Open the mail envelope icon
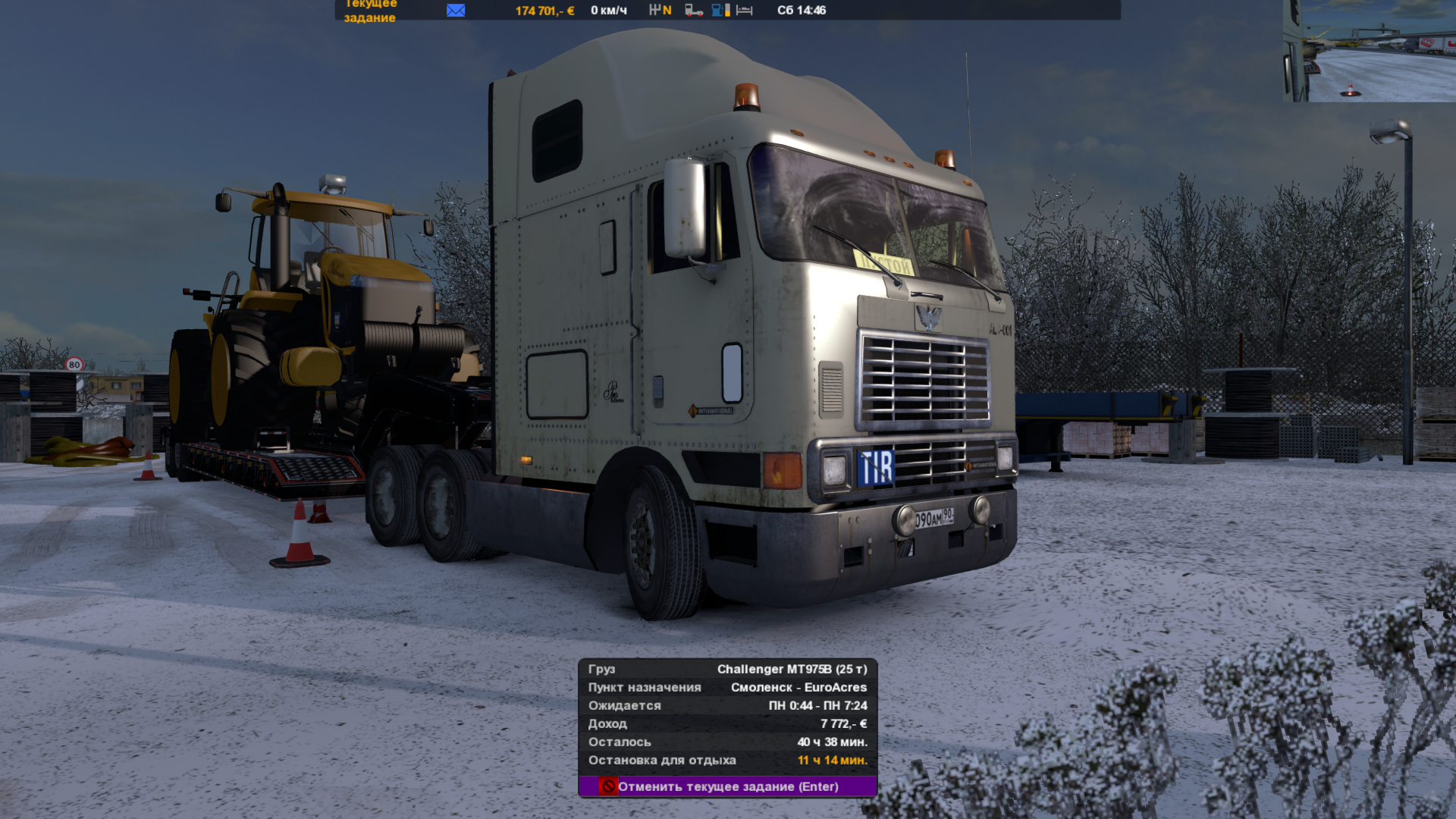This screenshot has height=819, width=1456. click(x=456, y=11)
